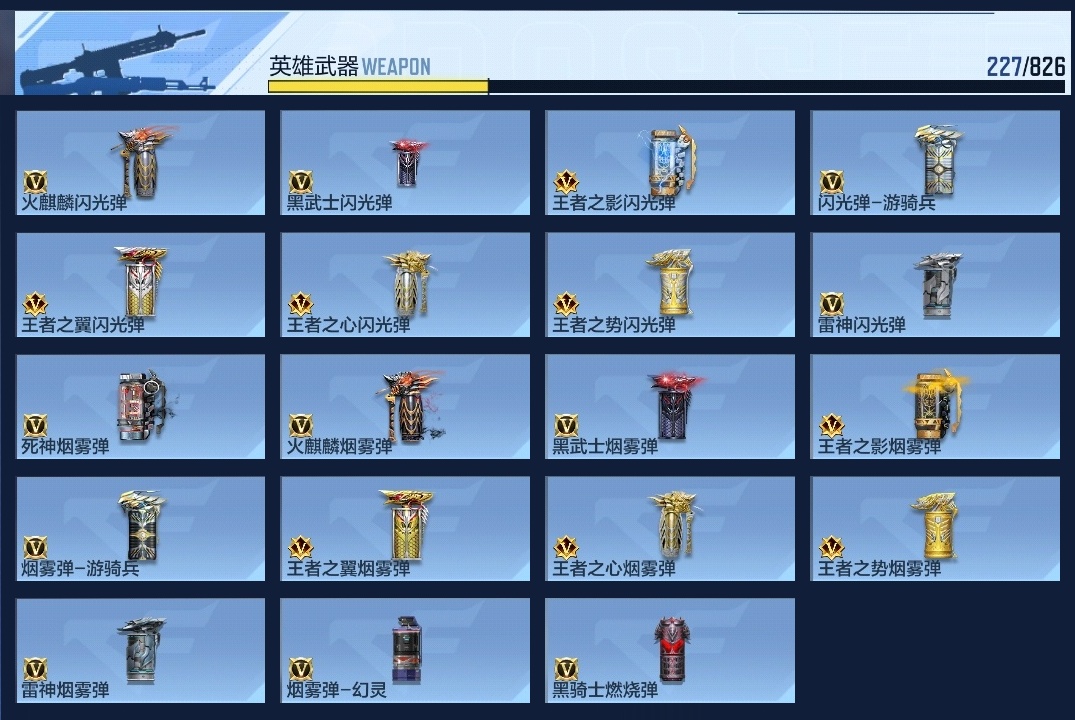Screen dimensions: 1075x720
Task: Select the 王者之势闪光弹 tile
Action: pyautogui.click(x=670, y=285)
